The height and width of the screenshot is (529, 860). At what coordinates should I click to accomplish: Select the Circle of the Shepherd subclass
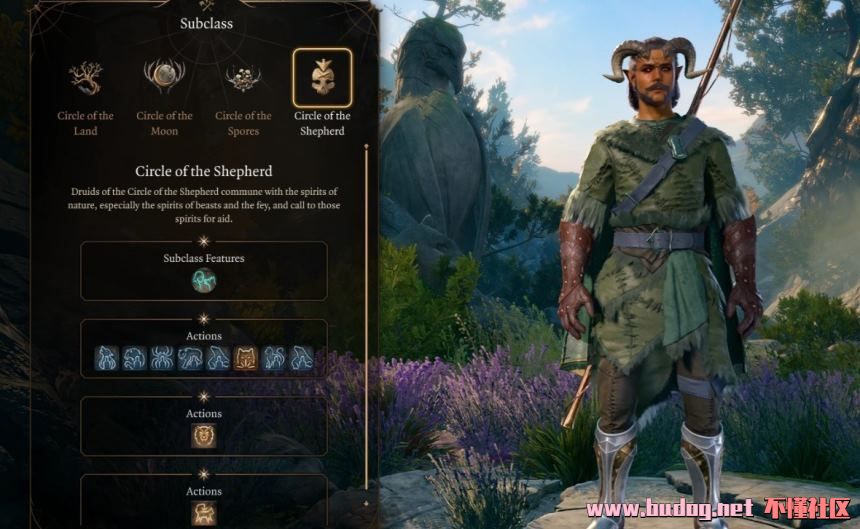(322, 78)
